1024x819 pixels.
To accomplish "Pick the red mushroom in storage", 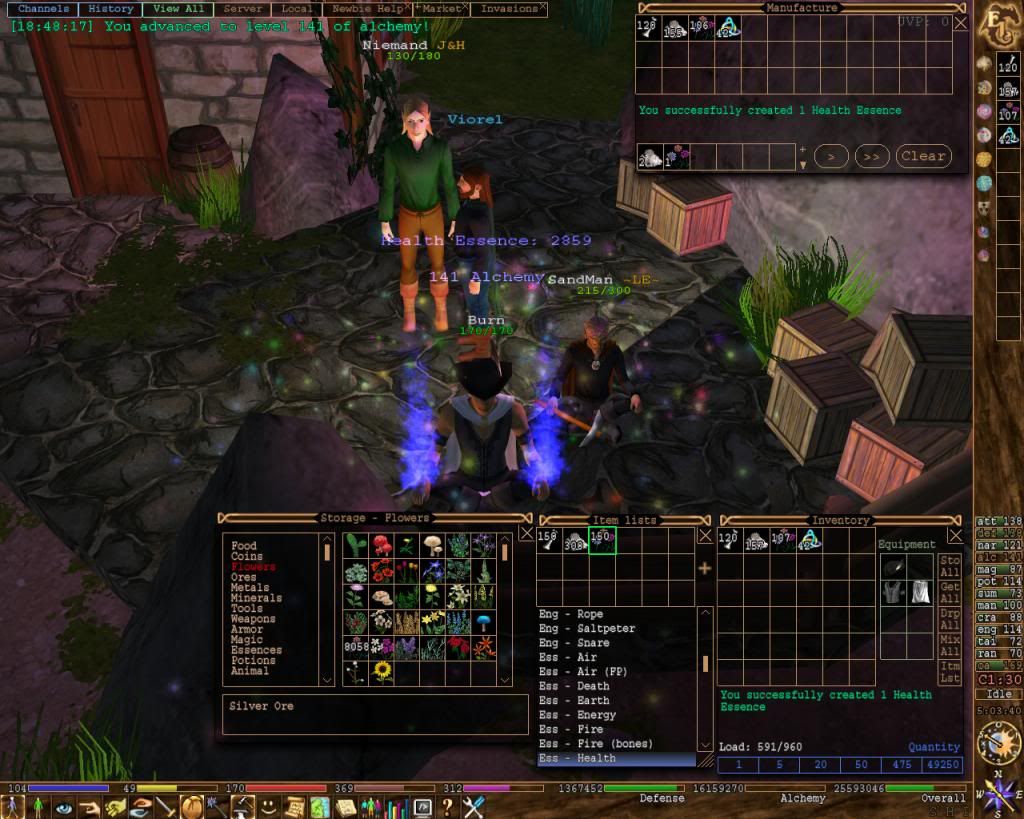I will 382,545.
